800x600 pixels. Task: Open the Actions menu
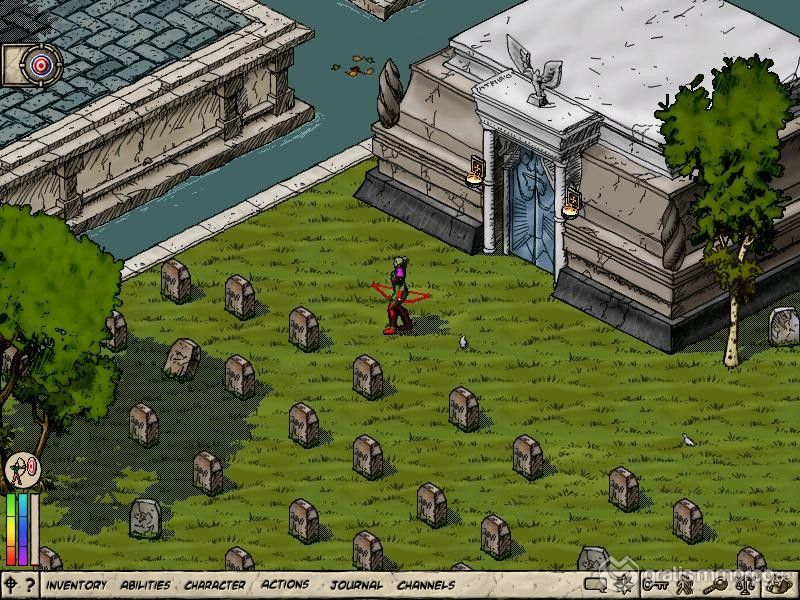coord(285,585)
